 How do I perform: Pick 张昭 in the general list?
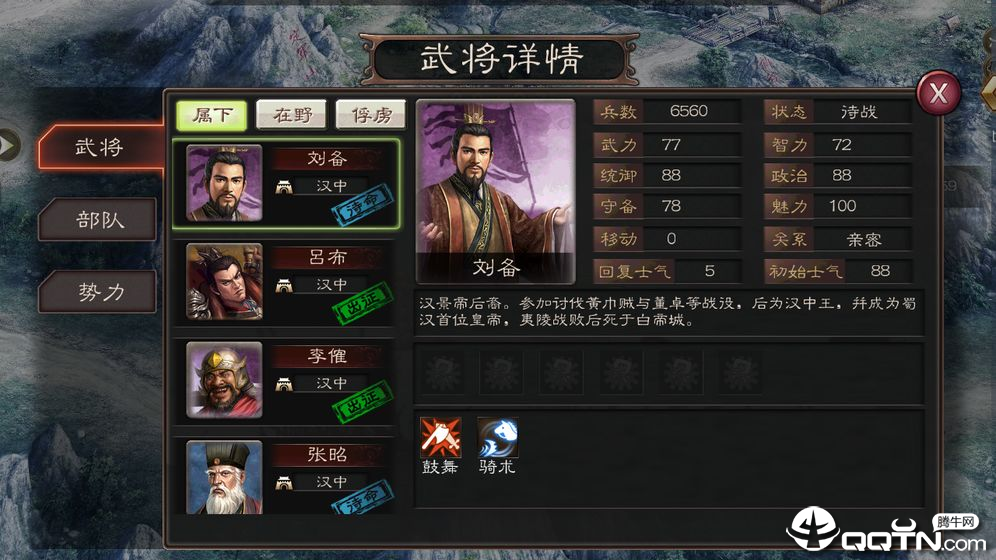[x=287, y=475]
